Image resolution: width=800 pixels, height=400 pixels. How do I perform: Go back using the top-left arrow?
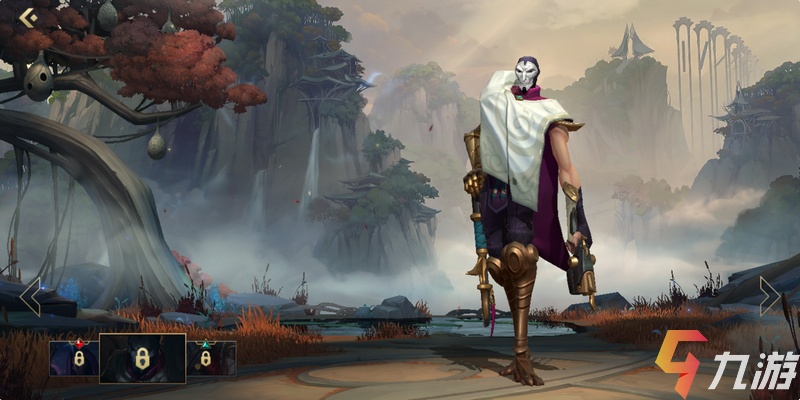(27, 16)
